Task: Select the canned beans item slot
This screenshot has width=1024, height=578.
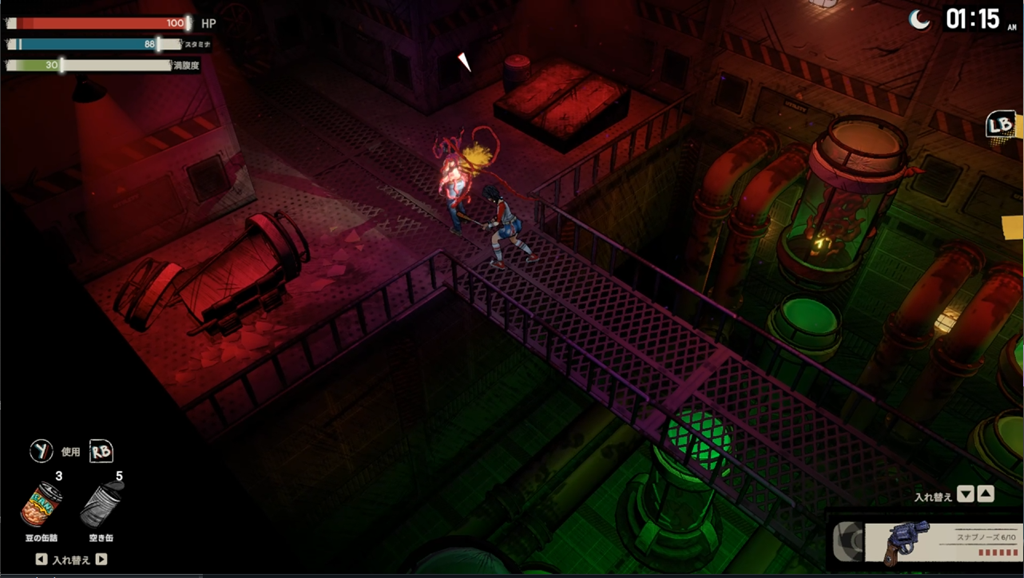Action: pyautogui.click(x=42, y=504)
